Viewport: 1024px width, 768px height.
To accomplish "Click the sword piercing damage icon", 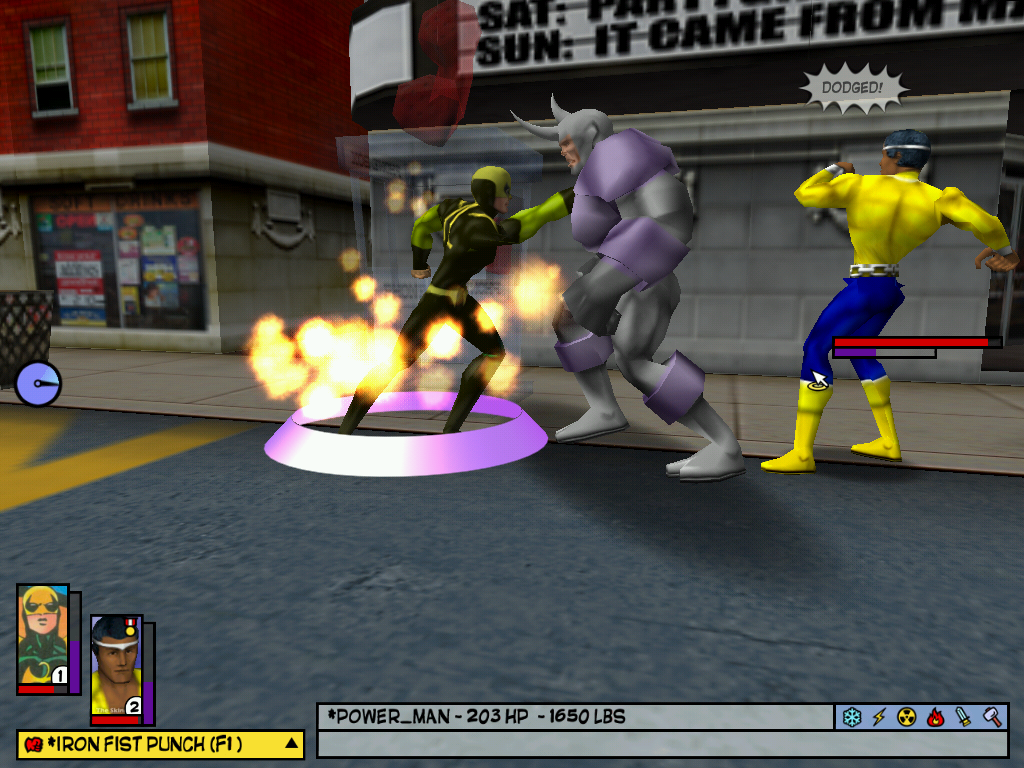I will tap(963, 717).
